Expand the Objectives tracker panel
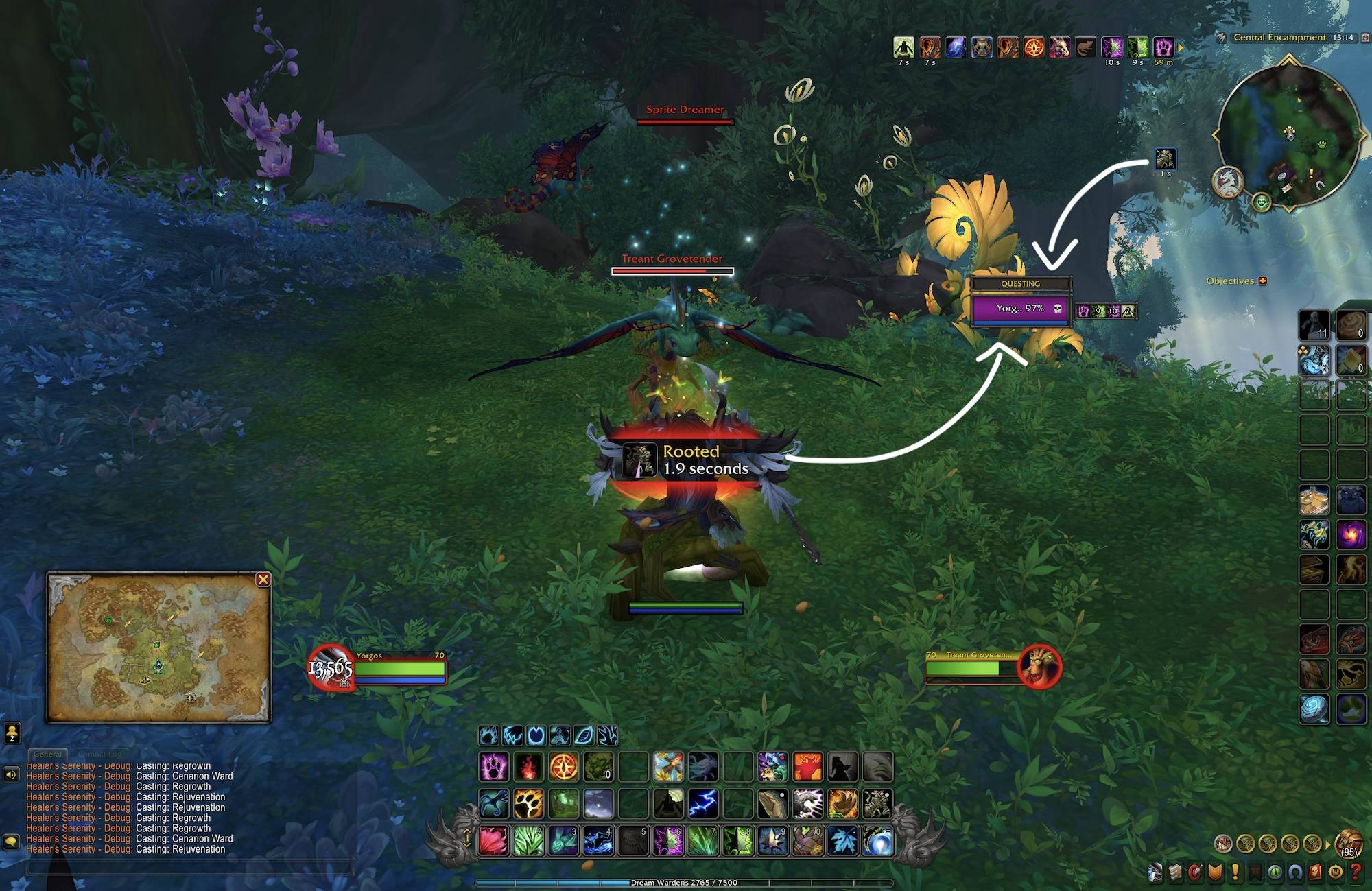 pos(1262,281)
